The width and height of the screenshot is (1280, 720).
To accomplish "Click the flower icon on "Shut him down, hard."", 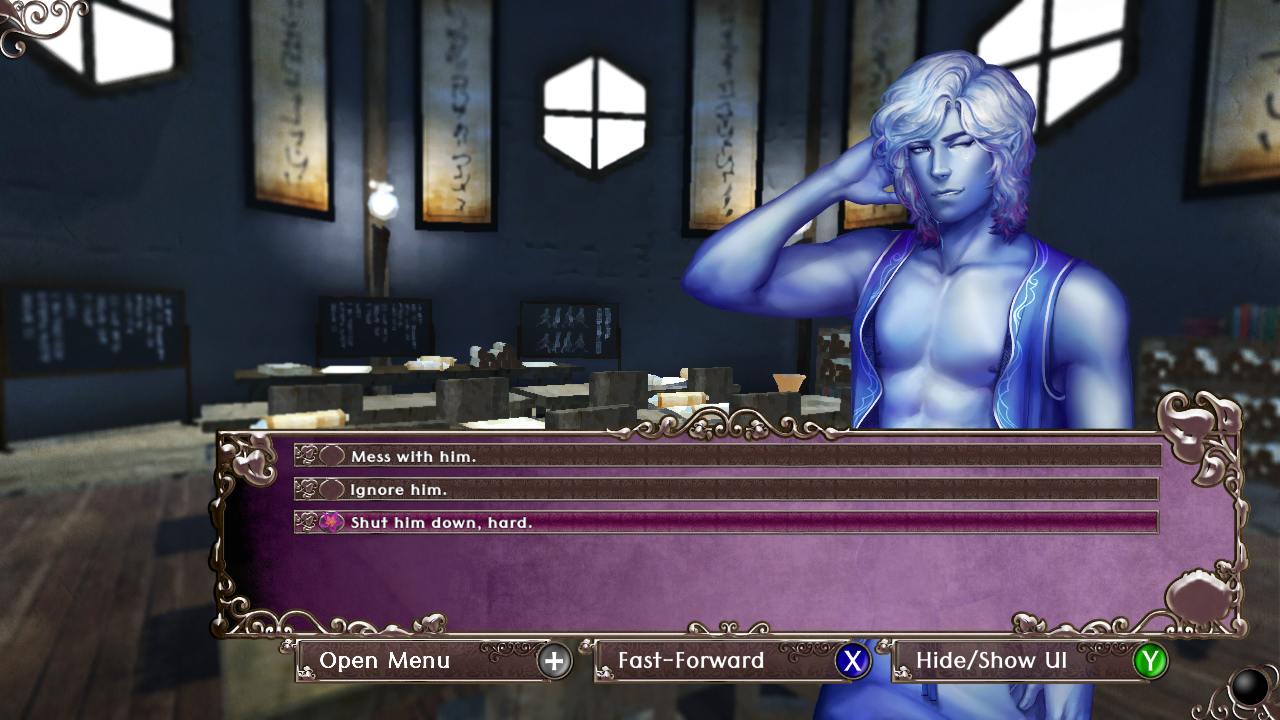I will [x=330, y=521].
